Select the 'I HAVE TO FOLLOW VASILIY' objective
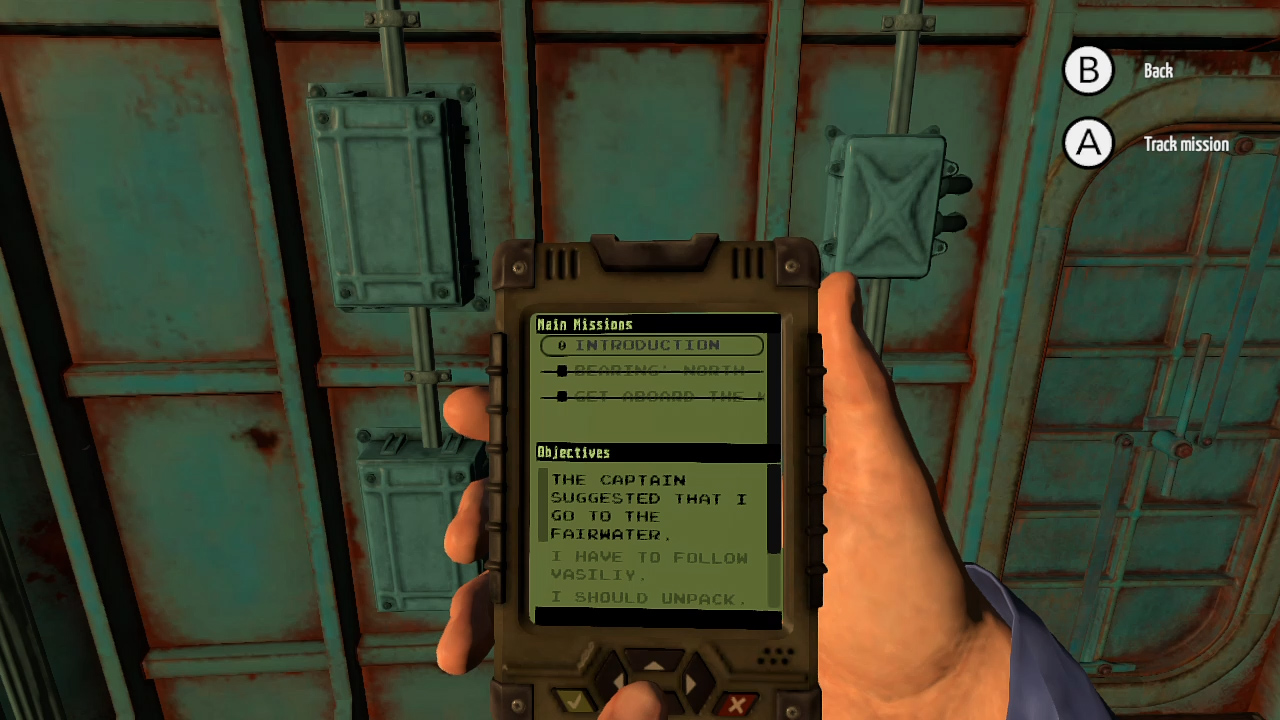The height and width of the screenshot is (720, 1280). 648,566
